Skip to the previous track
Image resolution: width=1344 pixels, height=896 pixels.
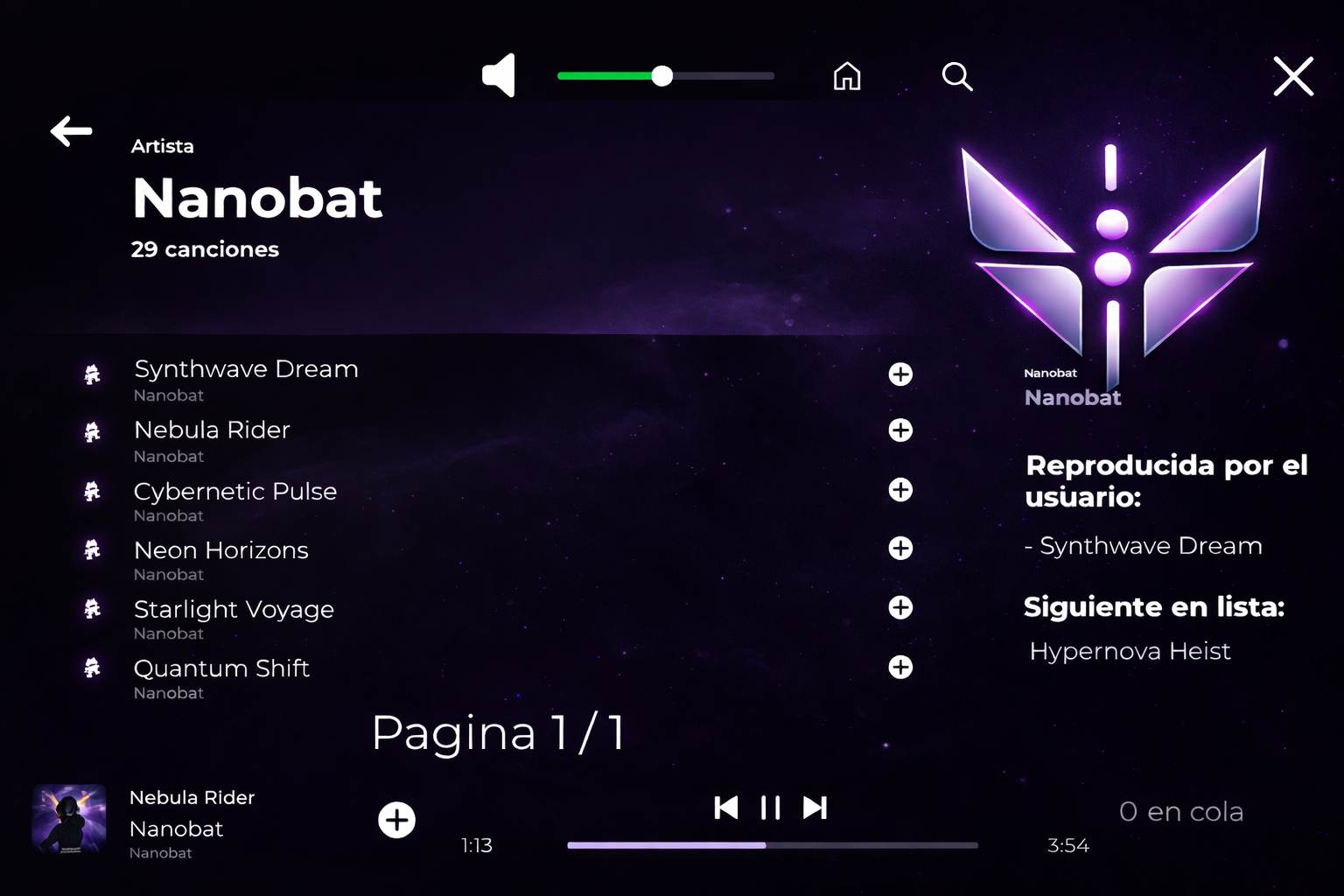point(725,807)
